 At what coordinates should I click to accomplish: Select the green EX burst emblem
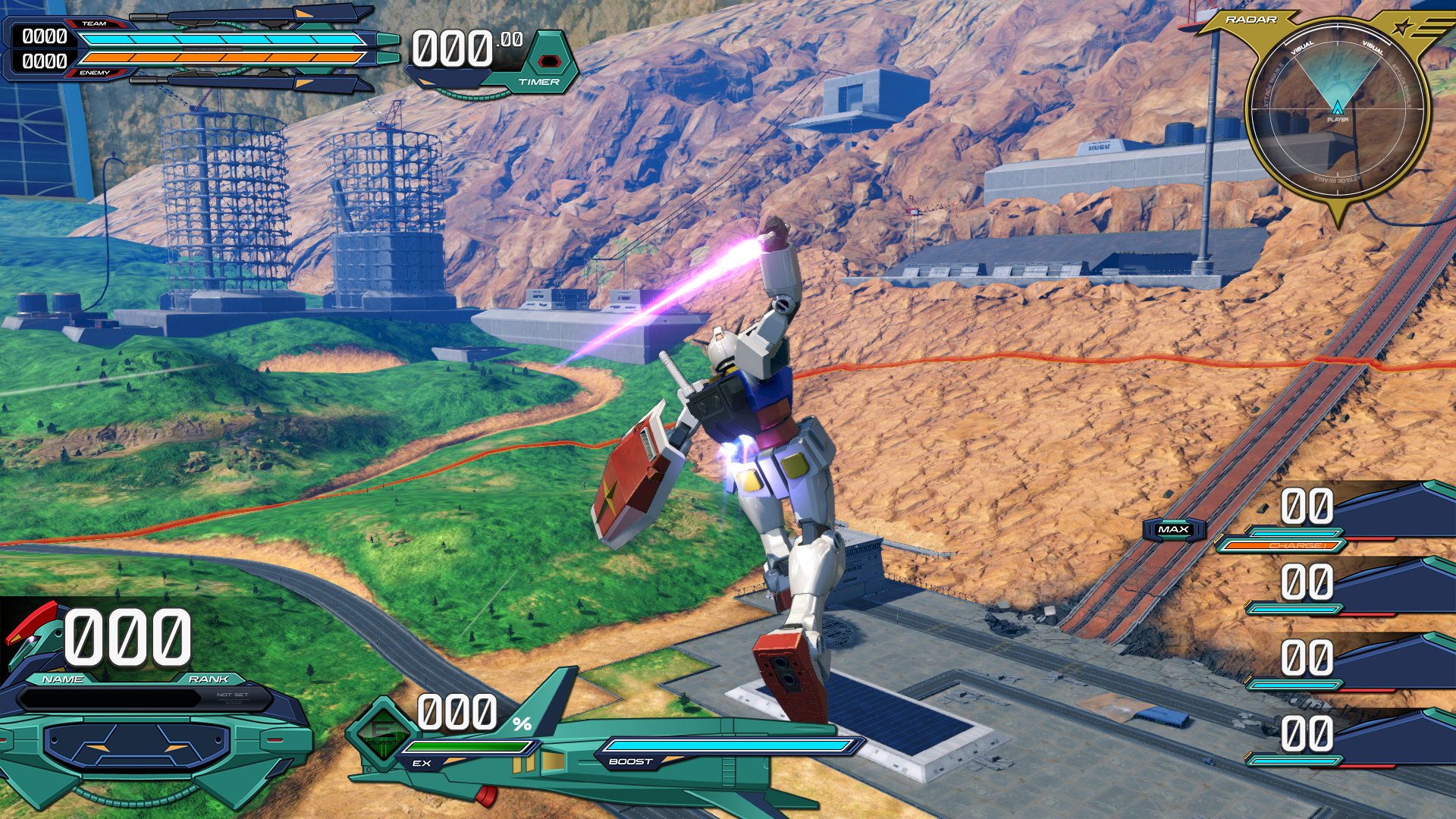tap(381, 733)
